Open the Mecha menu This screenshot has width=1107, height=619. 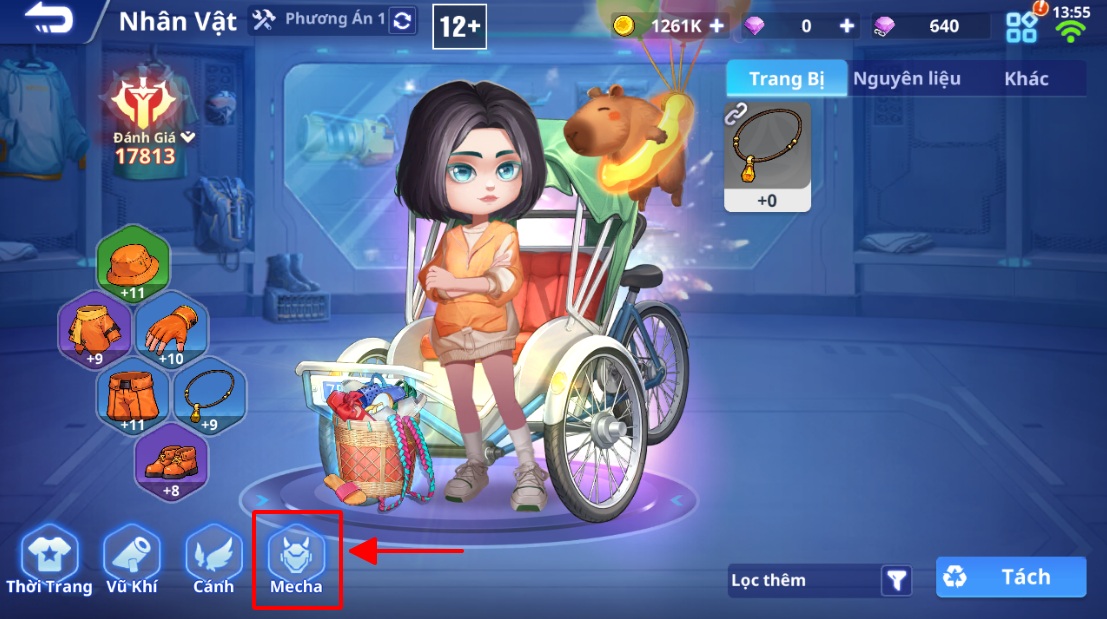point(296,561)
